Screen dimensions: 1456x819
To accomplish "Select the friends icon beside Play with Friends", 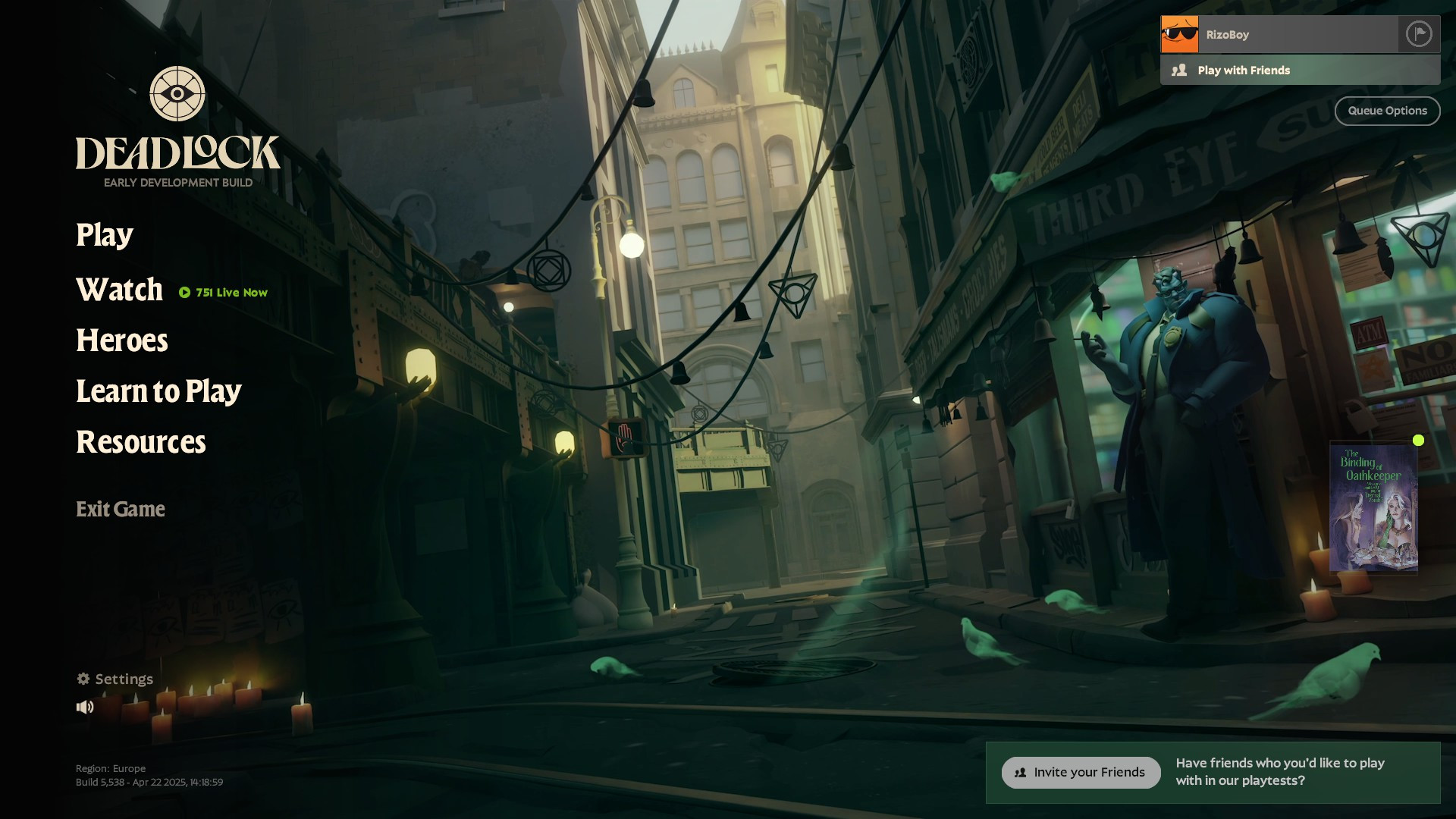I will [1180, 70].
